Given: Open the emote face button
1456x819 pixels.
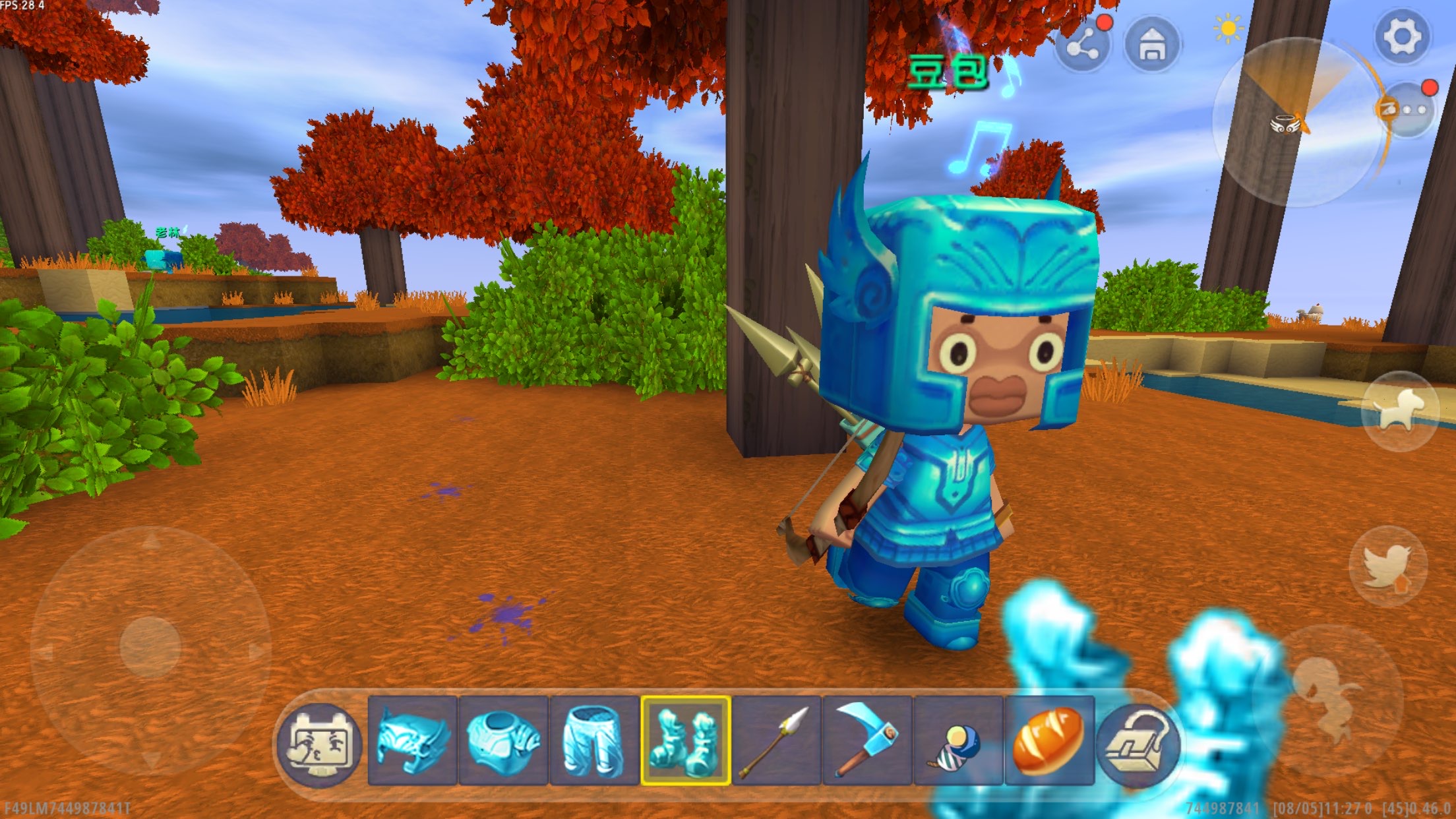Looking at the screenshot, I should click(320, 742).
